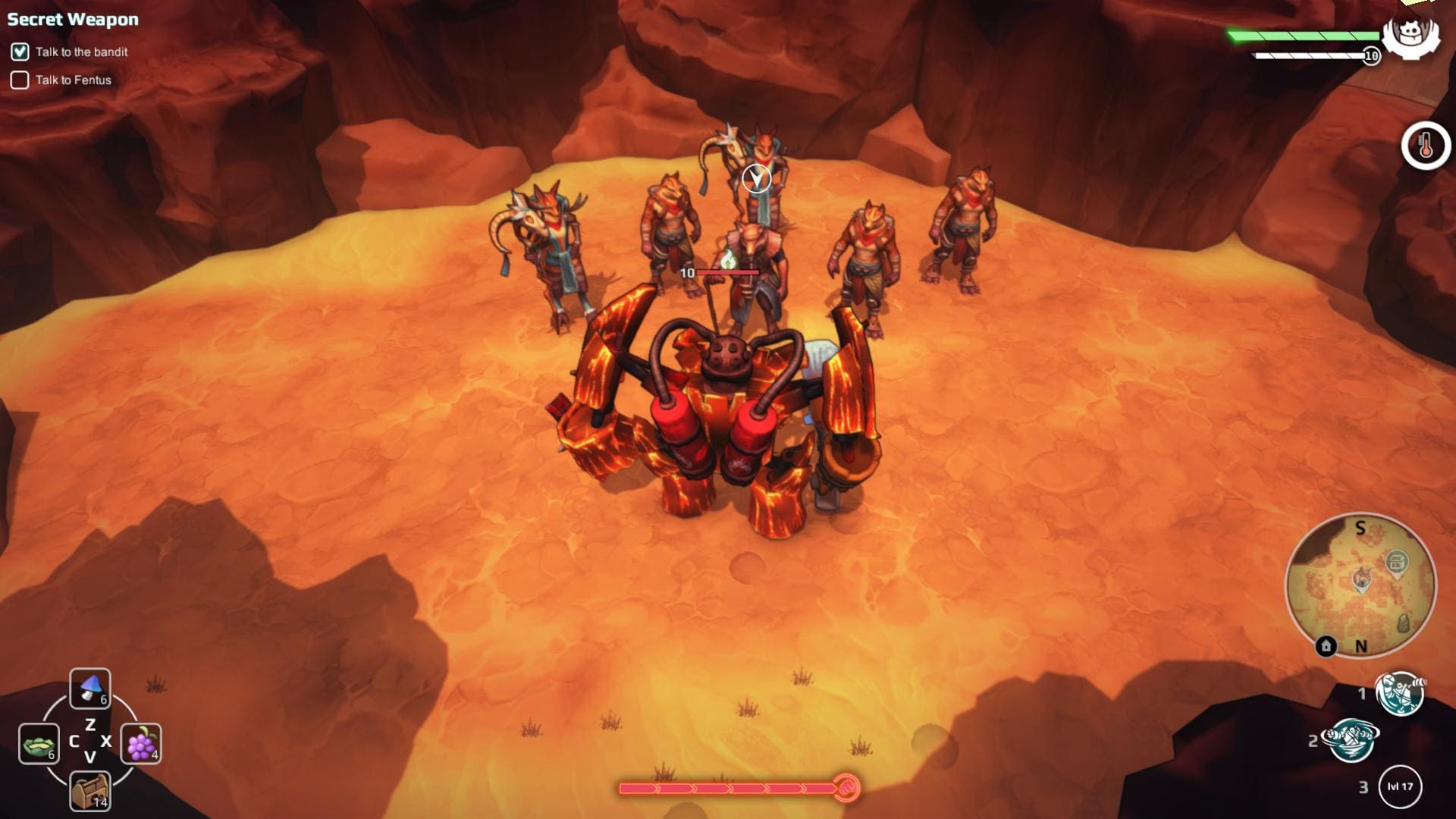The width and height of the screenshot is (1456, 819).
Task: Click the home marker beside the minimap
Action: pos(1326,646)
